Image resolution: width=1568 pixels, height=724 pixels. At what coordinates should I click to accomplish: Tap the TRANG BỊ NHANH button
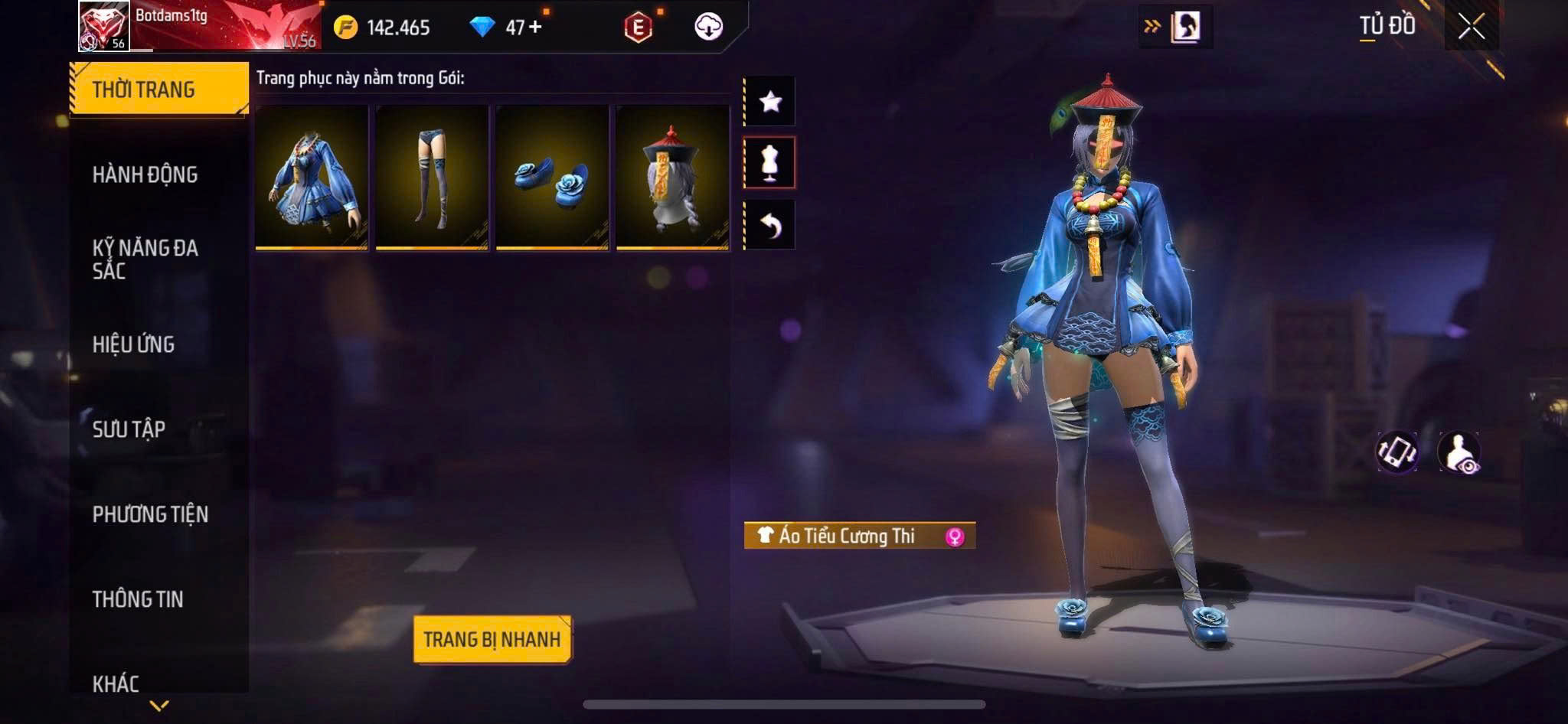pos(492,639)
